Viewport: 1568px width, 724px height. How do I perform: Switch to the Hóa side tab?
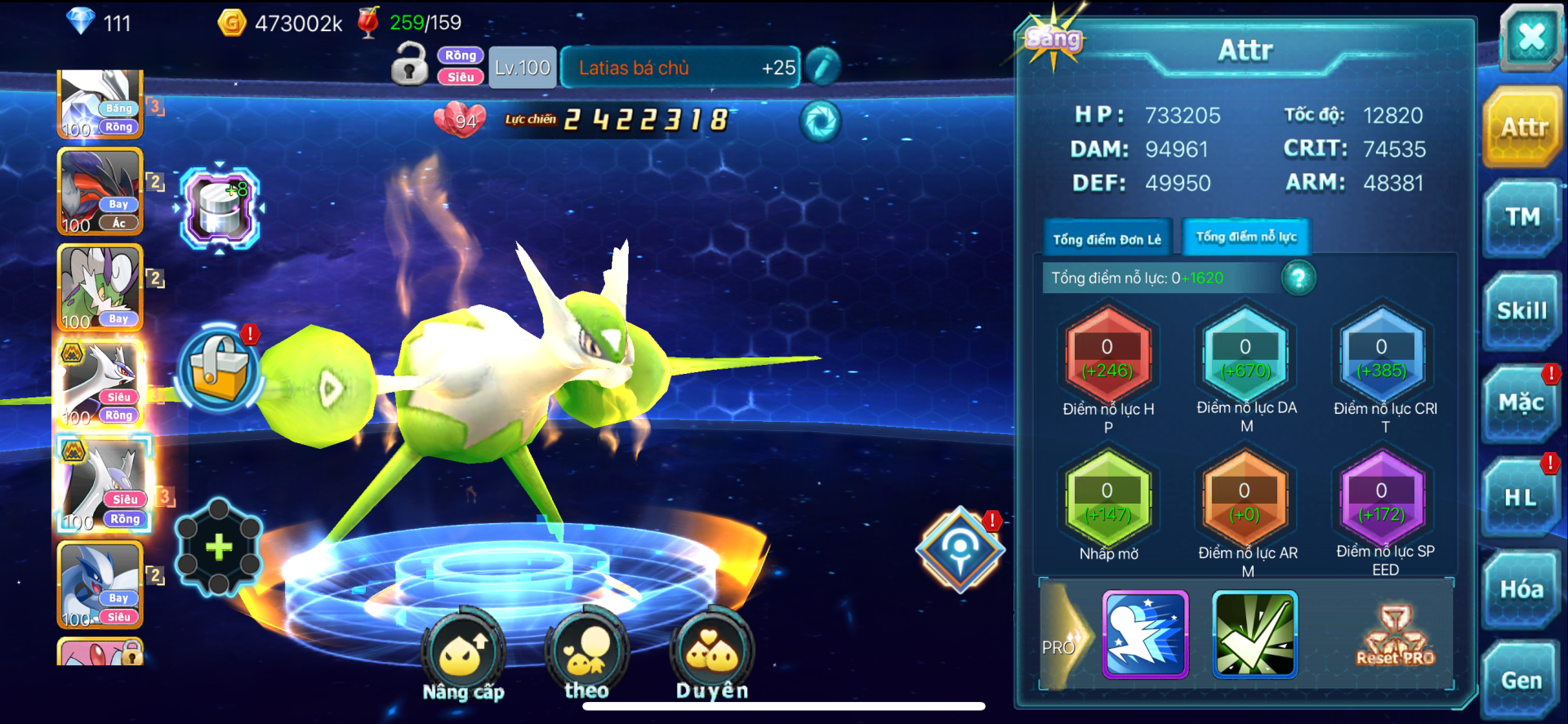[x=1521, y=589]
